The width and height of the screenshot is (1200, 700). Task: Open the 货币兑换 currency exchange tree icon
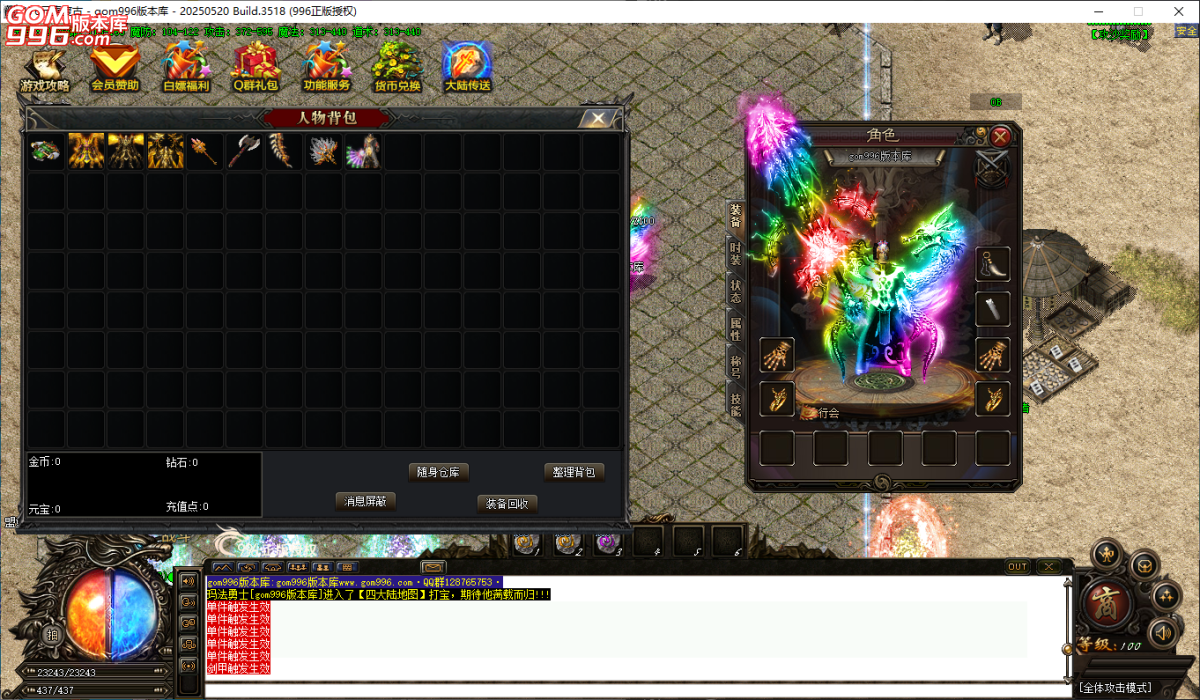tap(397, 68)
